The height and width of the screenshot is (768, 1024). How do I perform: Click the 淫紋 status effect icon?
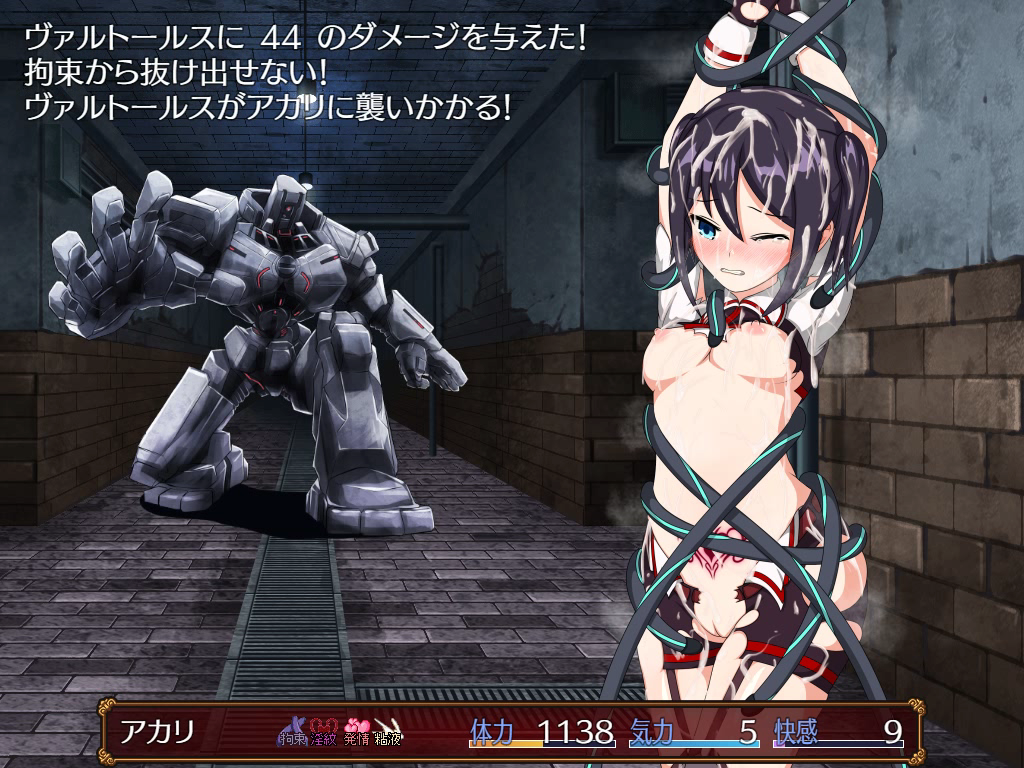(325, 733)
